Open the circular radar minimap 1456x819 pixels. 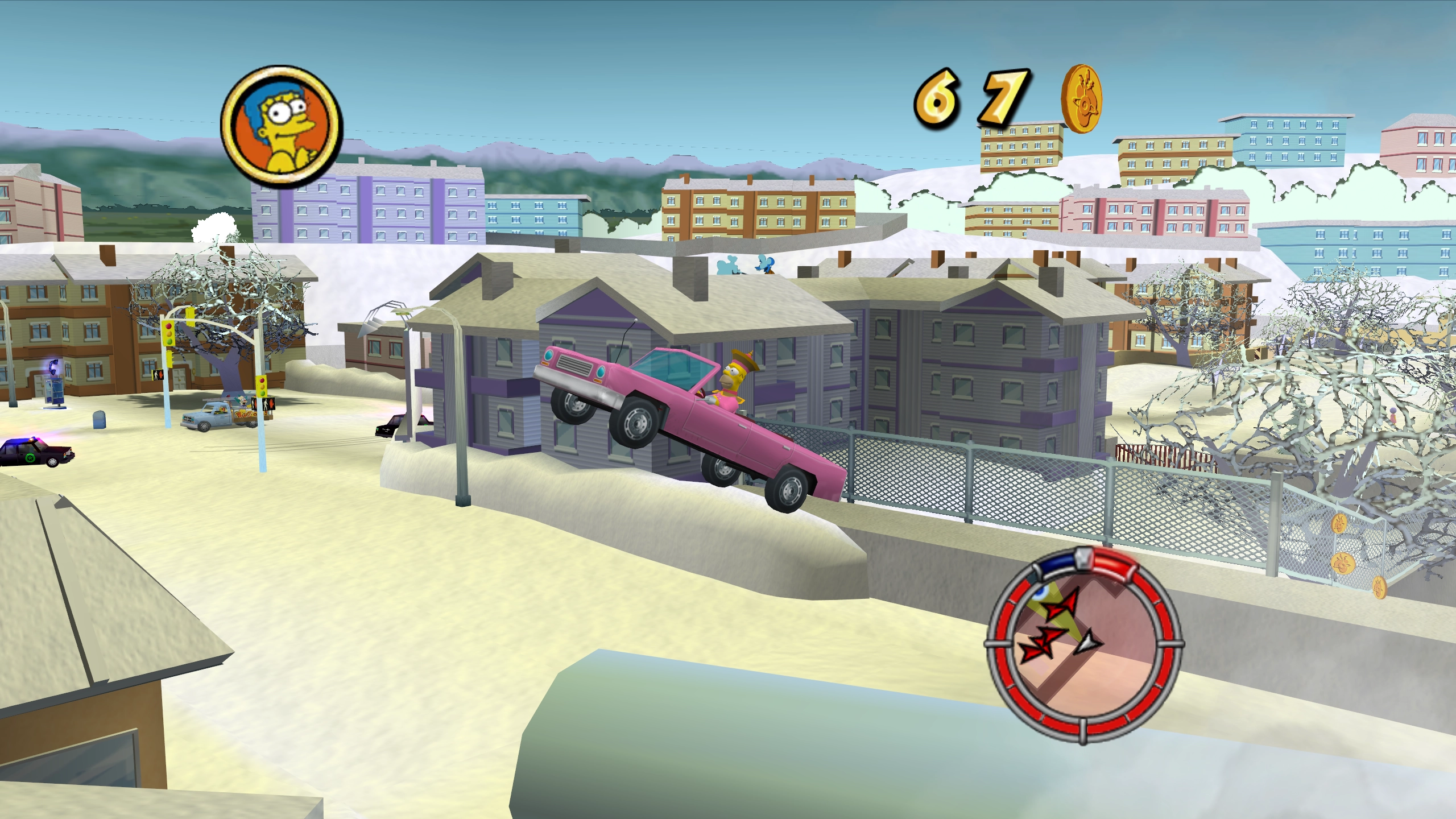[1082, 646]
